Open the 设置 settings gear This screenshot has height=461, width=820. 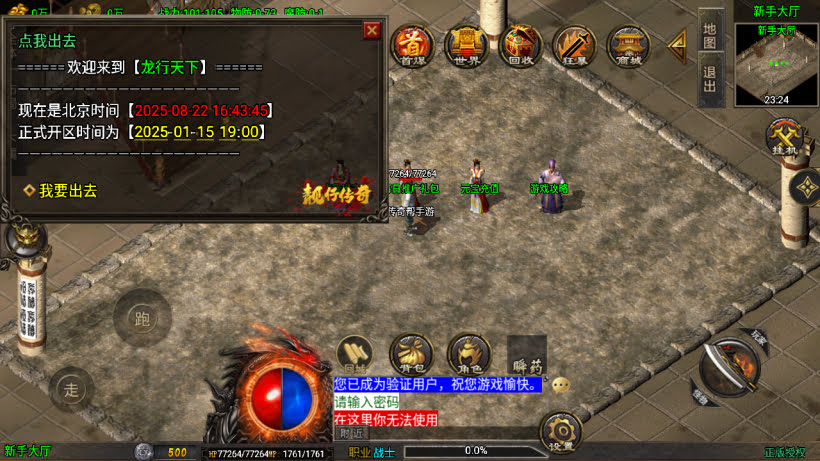[561, 433]
